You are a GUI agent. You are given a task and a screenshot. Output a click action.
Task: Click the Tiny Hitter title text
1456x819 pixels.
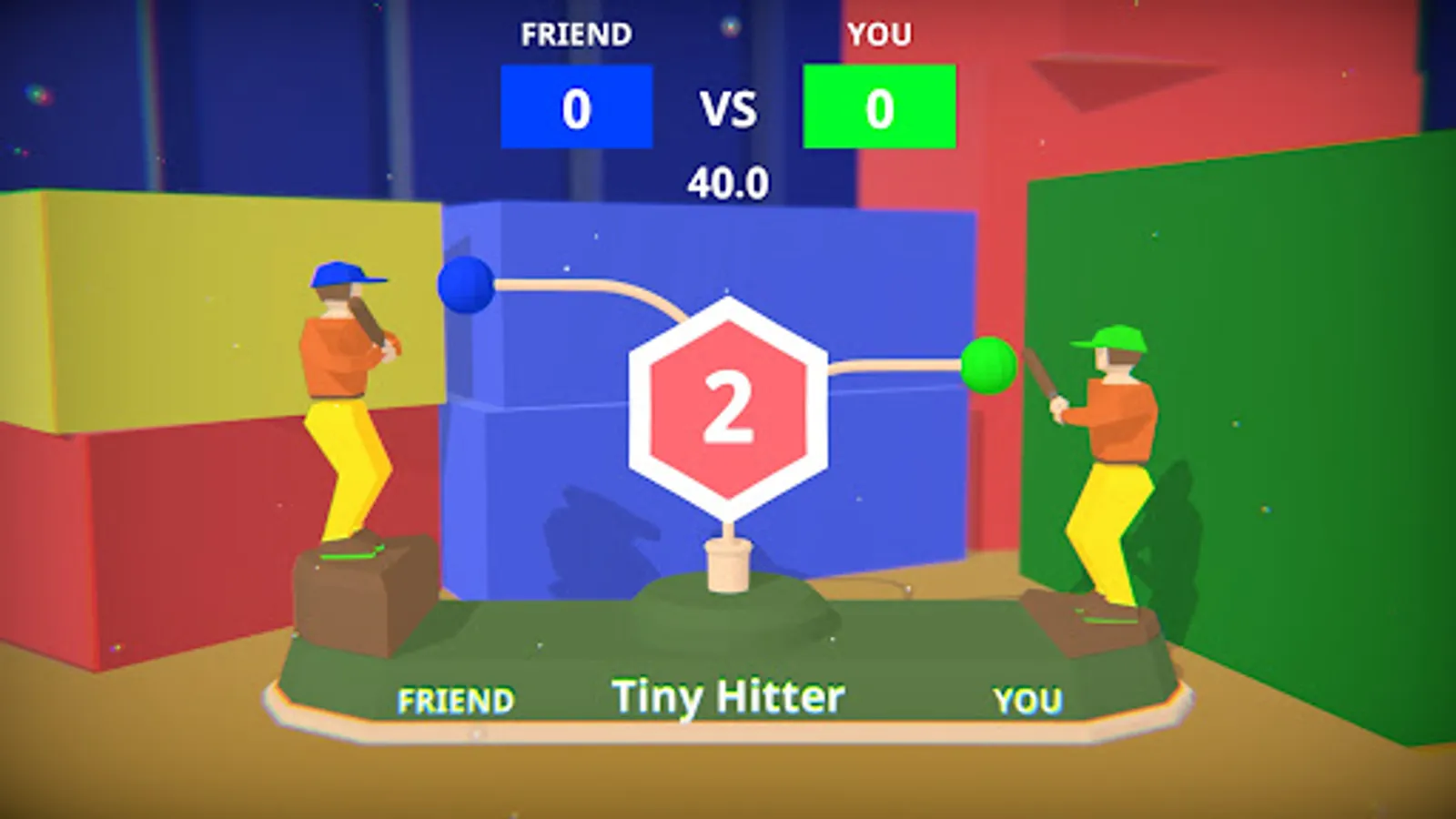[x=728, y=694]
